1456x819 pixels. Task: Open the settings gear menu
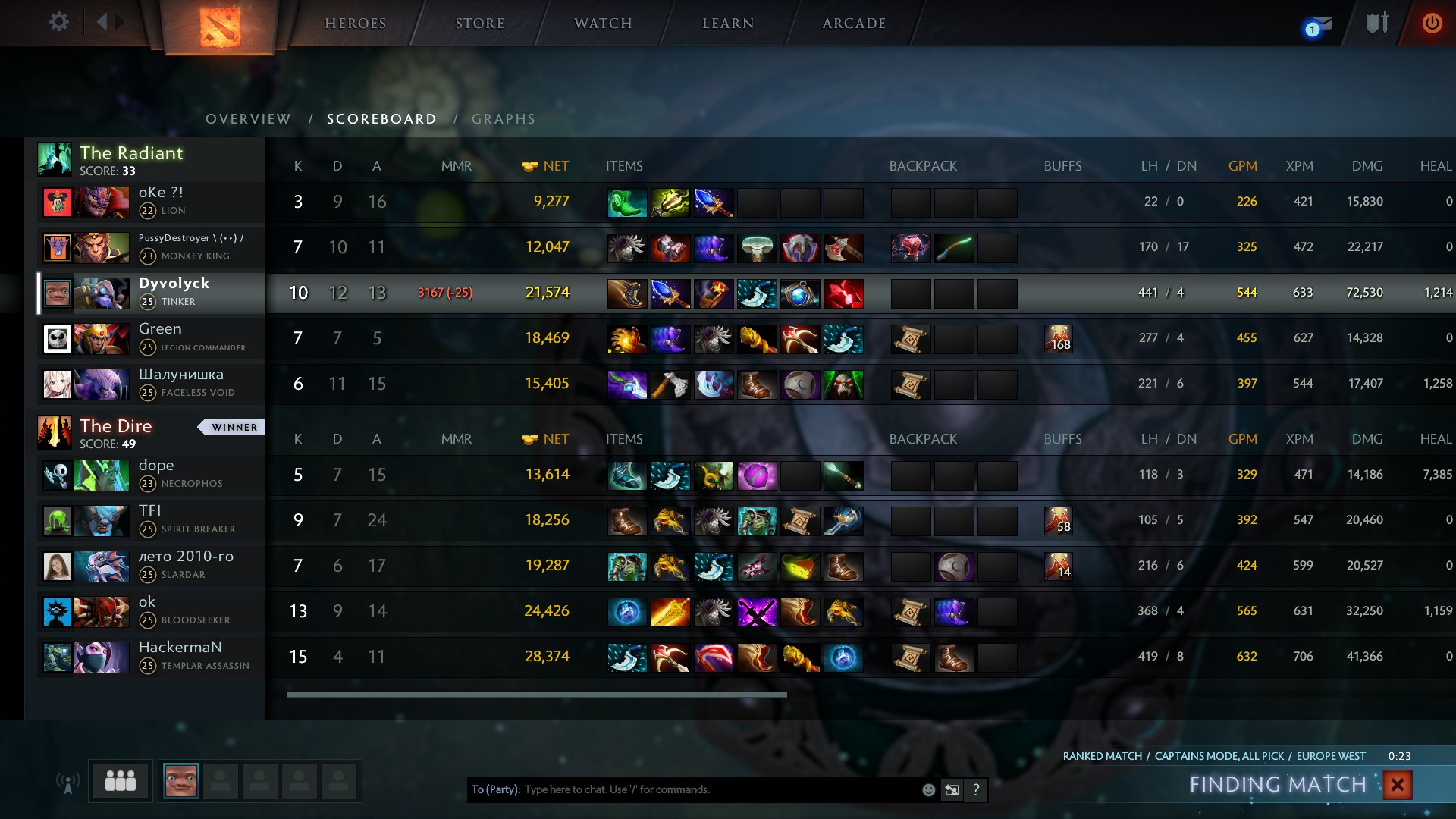click(58, 22)
